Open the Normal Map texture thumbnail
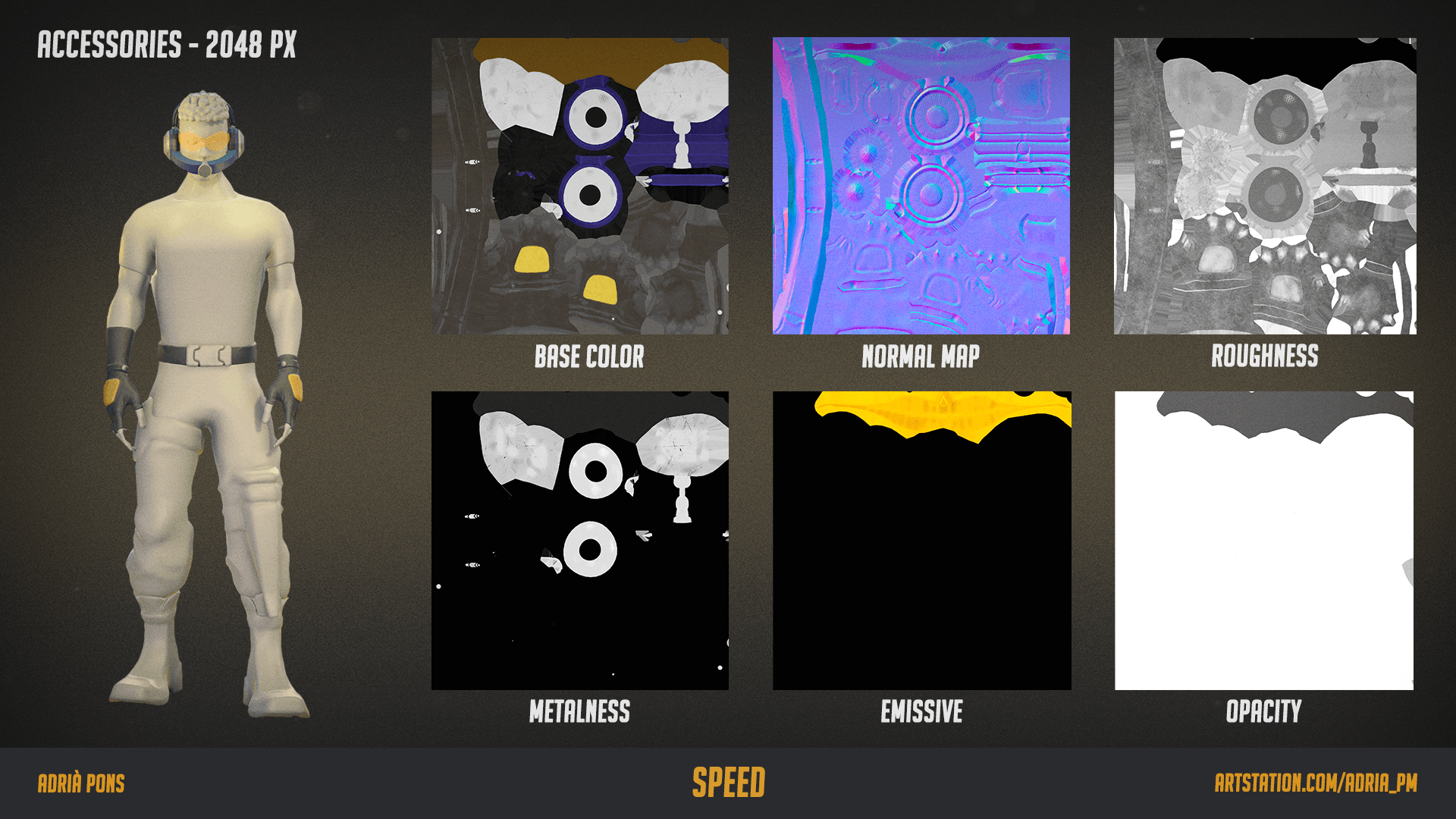 pyautogui.click(x=921, y=186)
